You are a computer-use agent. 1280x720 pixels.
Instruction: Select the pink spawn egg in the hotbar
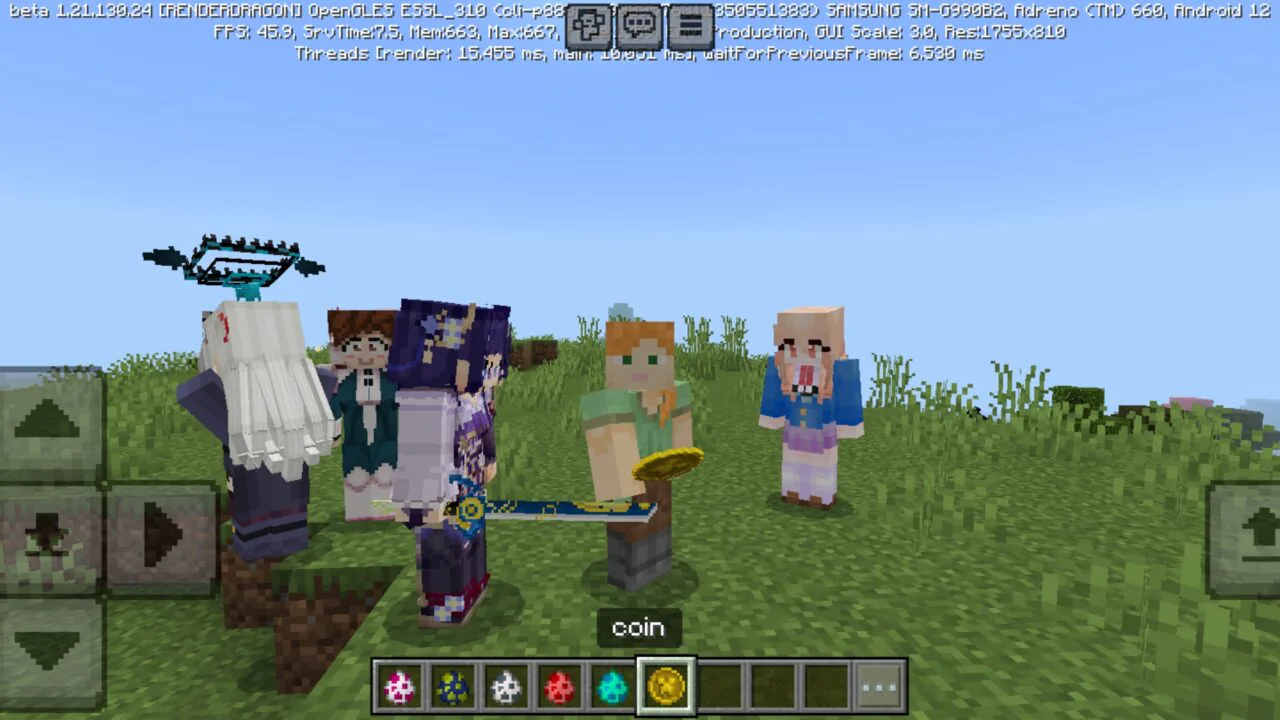399,685
